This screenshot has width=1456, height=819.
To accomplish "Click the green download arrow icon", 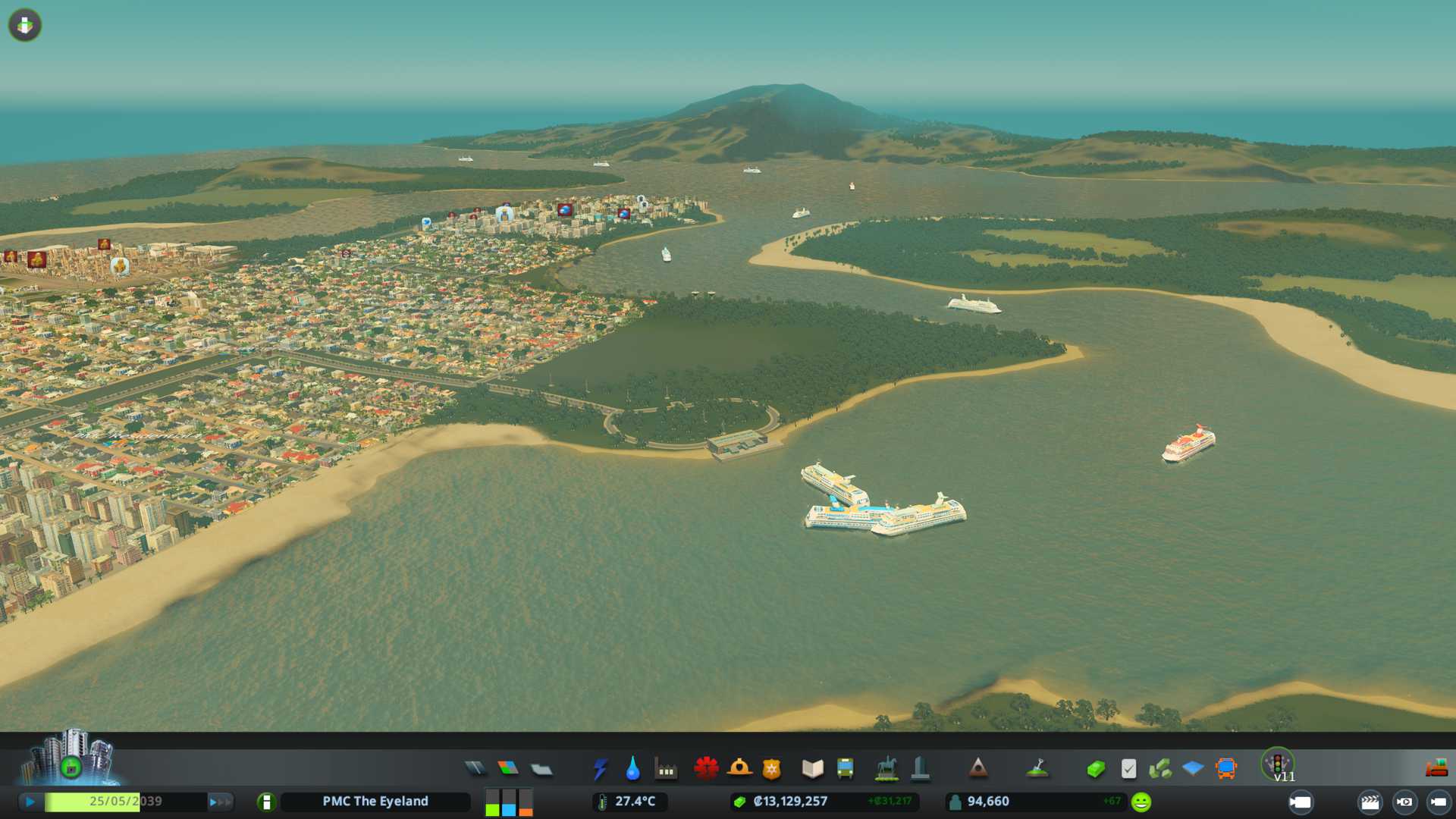I will click(25, 25).
